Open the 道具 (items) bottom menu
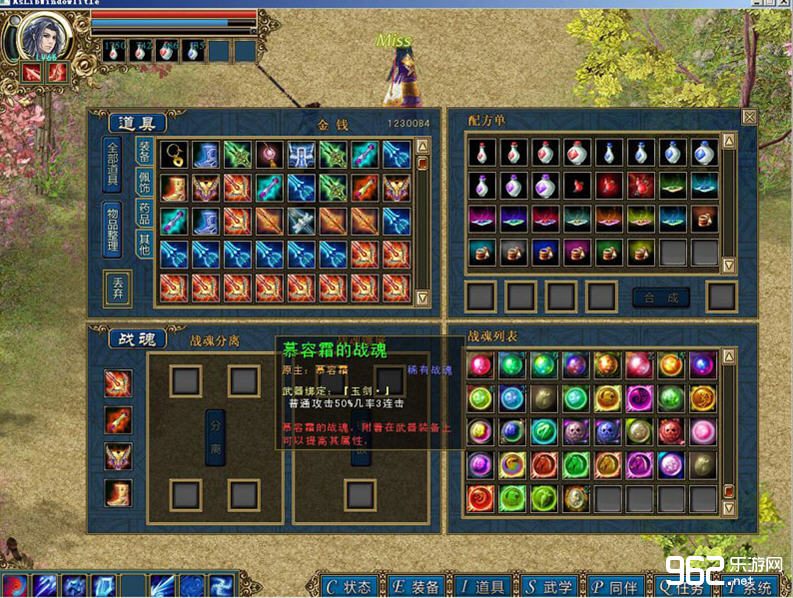793x598 pixels. click(484, 586)
